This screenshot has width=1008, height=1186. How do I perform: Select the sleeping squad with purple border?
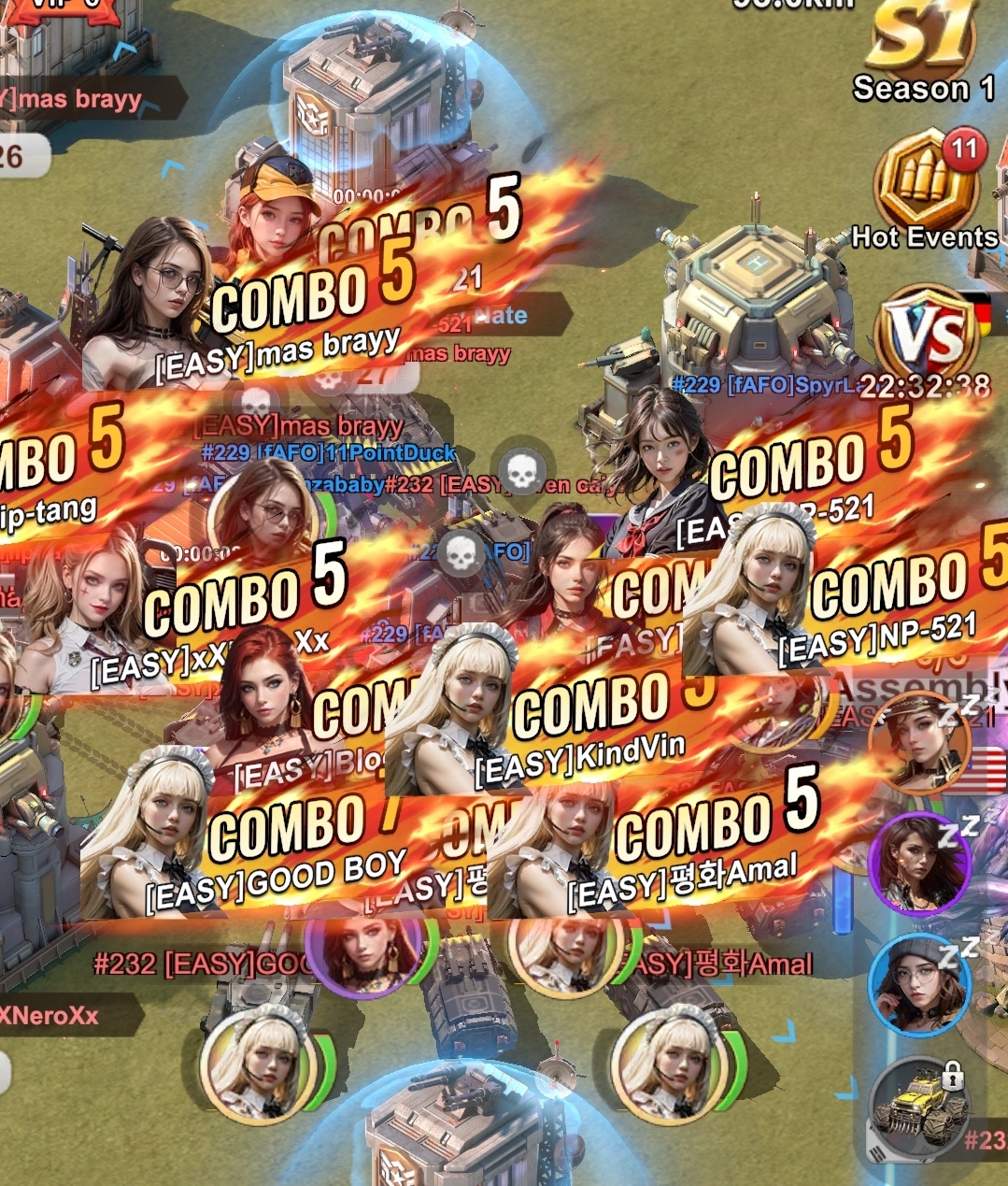pyautogui.click(x=918, y=863)
